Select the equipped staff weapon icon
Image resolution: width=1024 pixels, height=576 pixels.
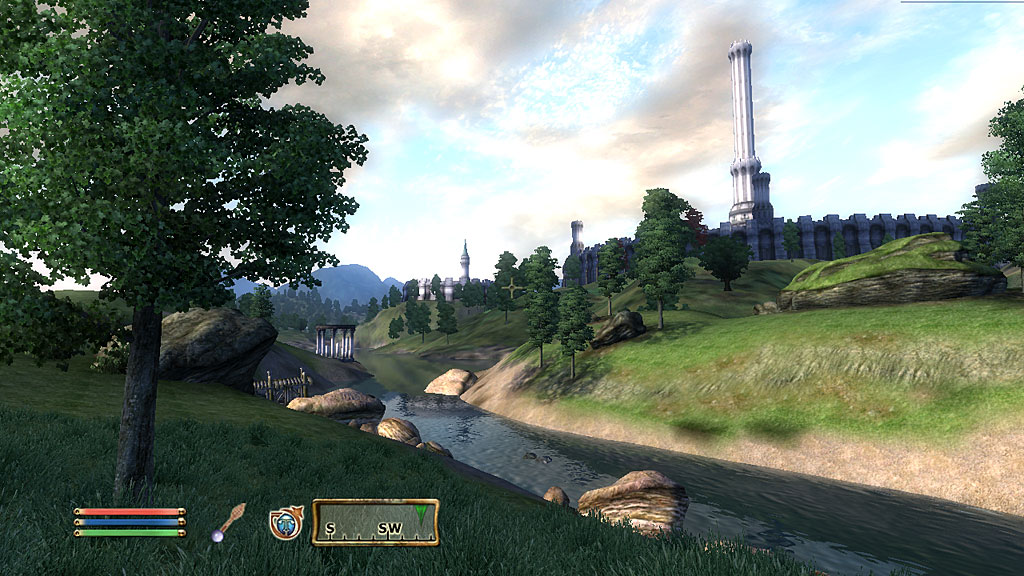(228, 521)
